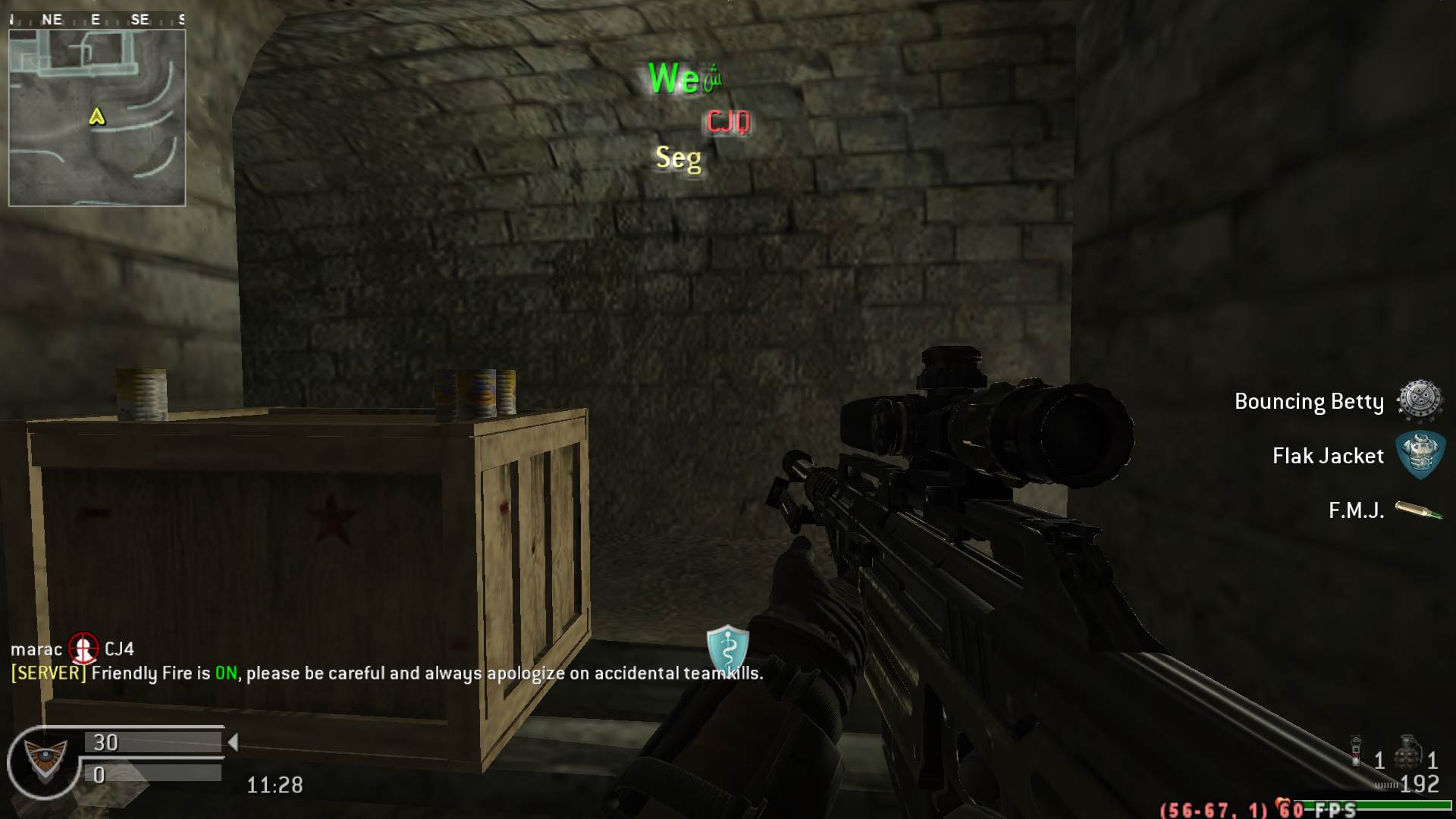Click the yellow player arrow on the minimap
Viewport: 1456px width, 819px height.
pyautogui.click(x=96, y=116)
